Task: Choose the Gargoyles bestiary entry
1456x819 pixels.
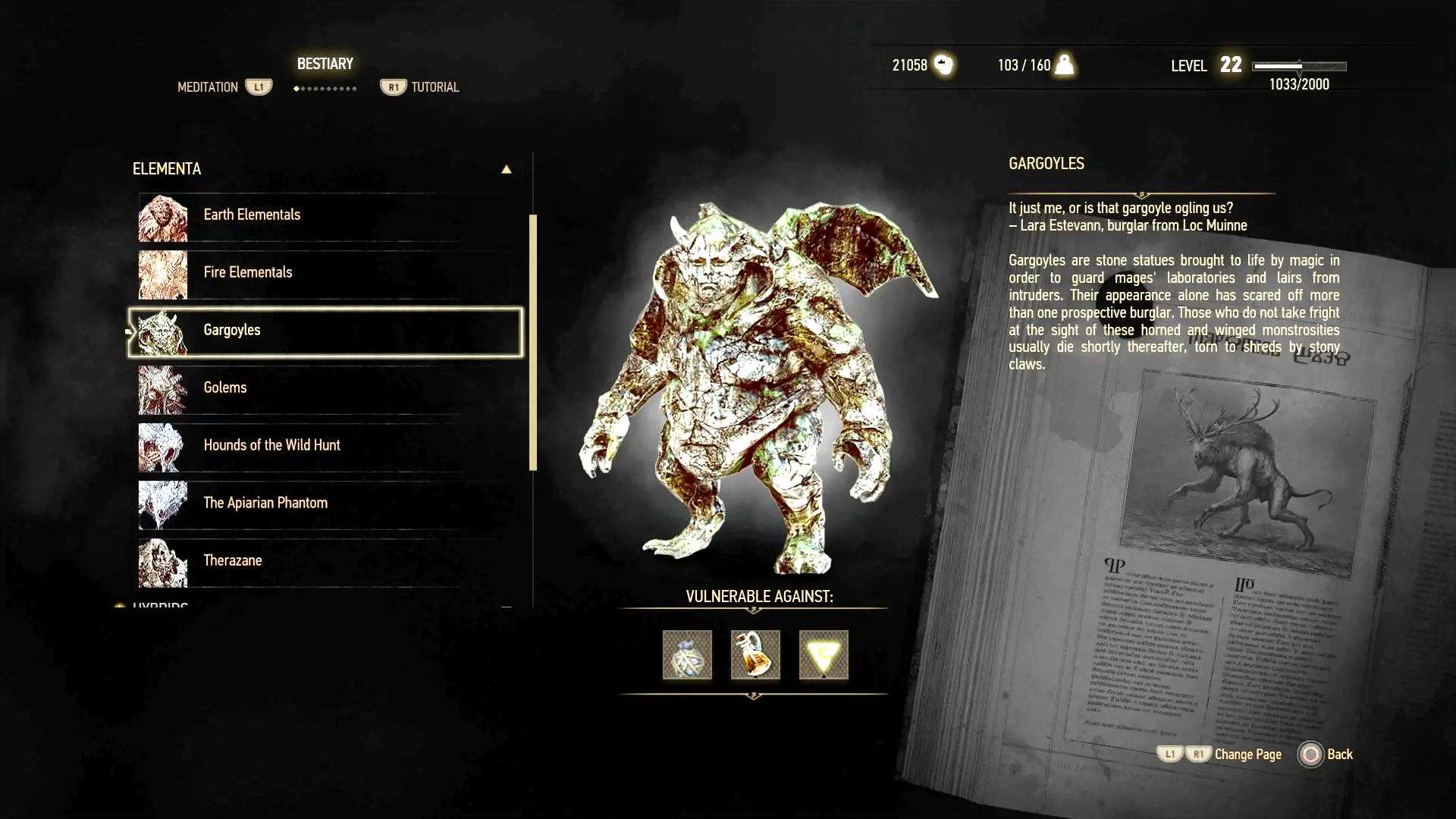Action: click(232, 331)
